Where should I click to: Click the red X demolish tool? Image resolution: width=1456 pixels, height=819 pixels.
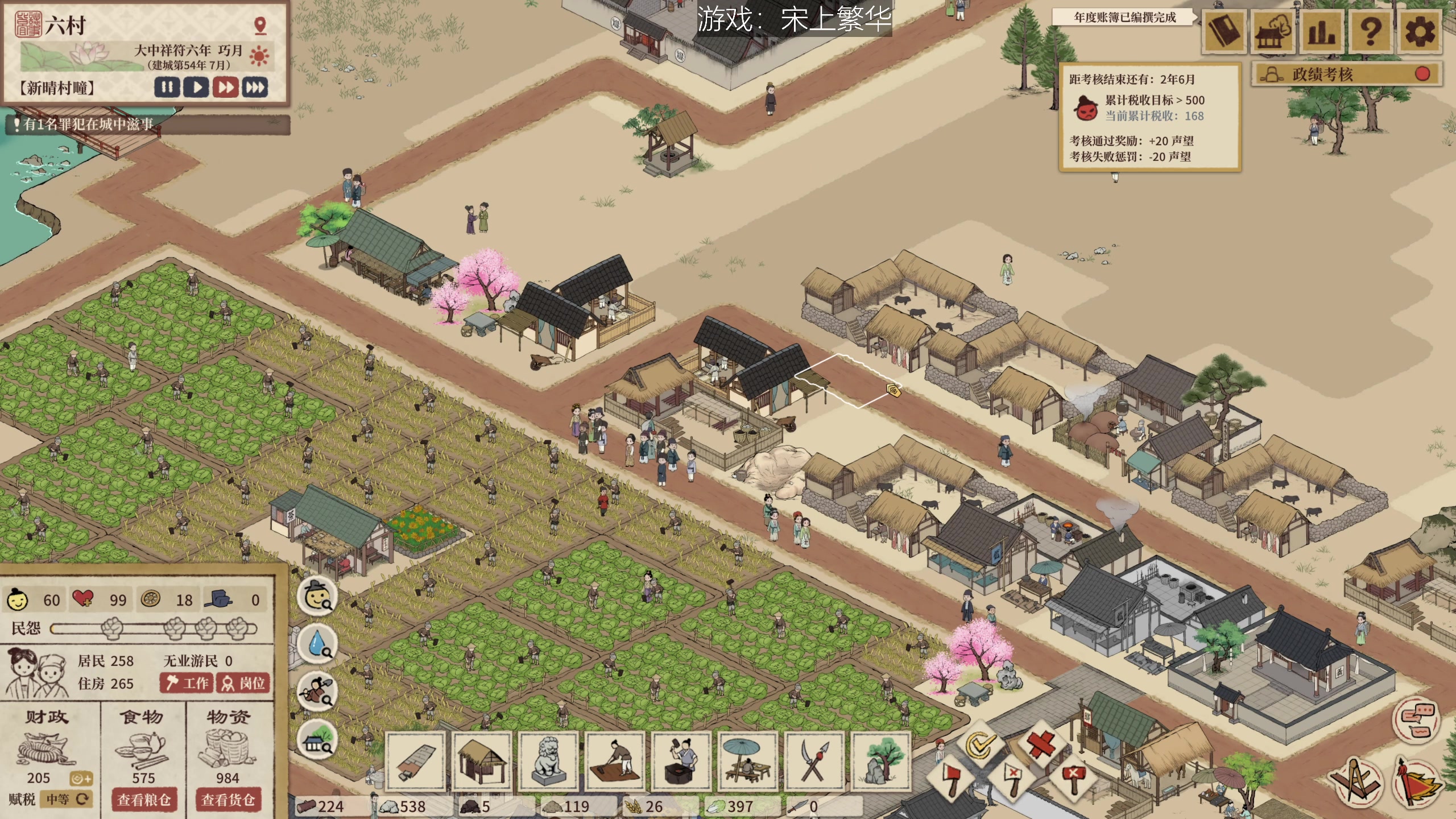point(1041,742)
